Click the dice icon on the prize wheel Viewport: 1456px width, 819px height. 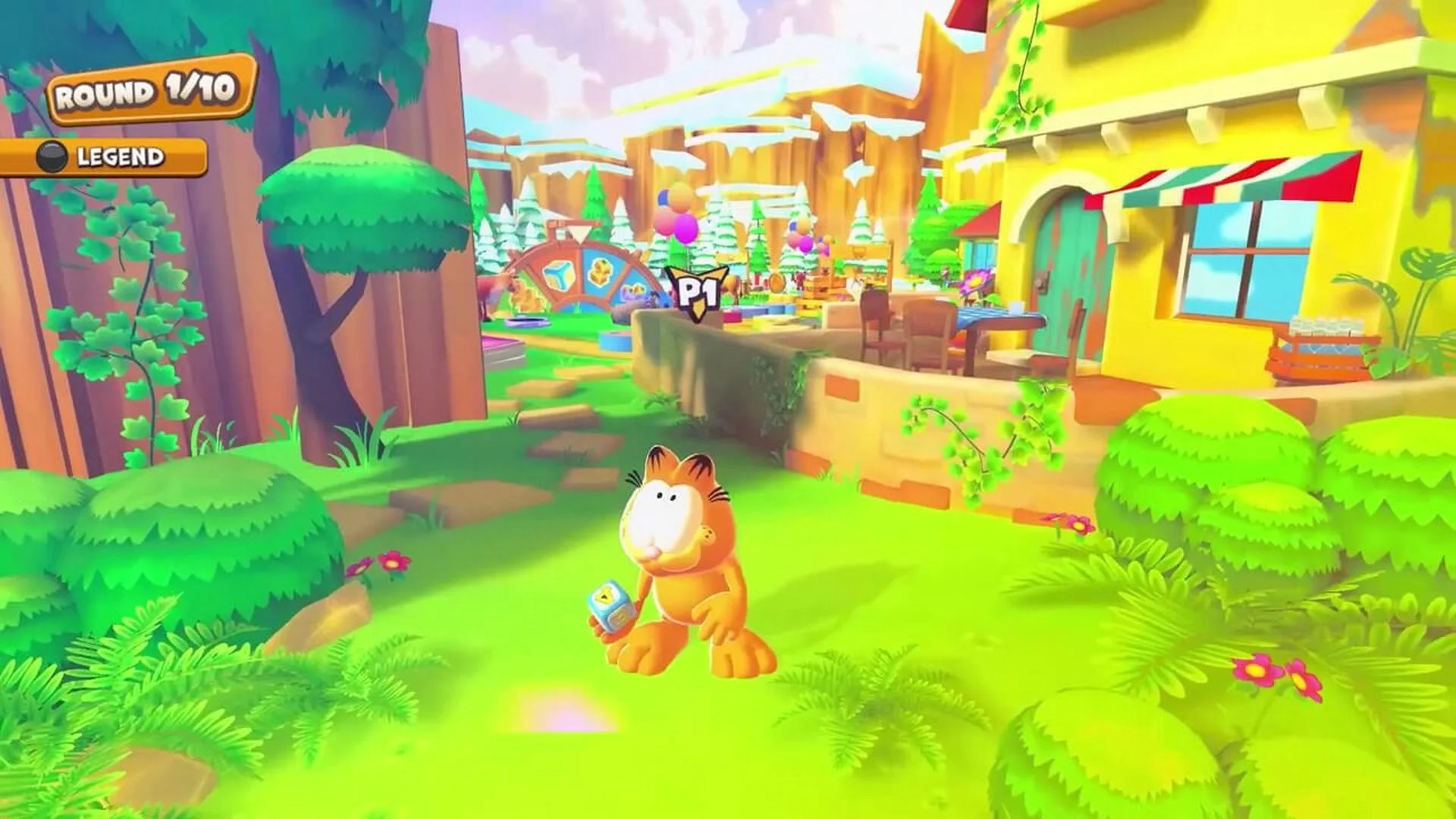click(560, 274)
